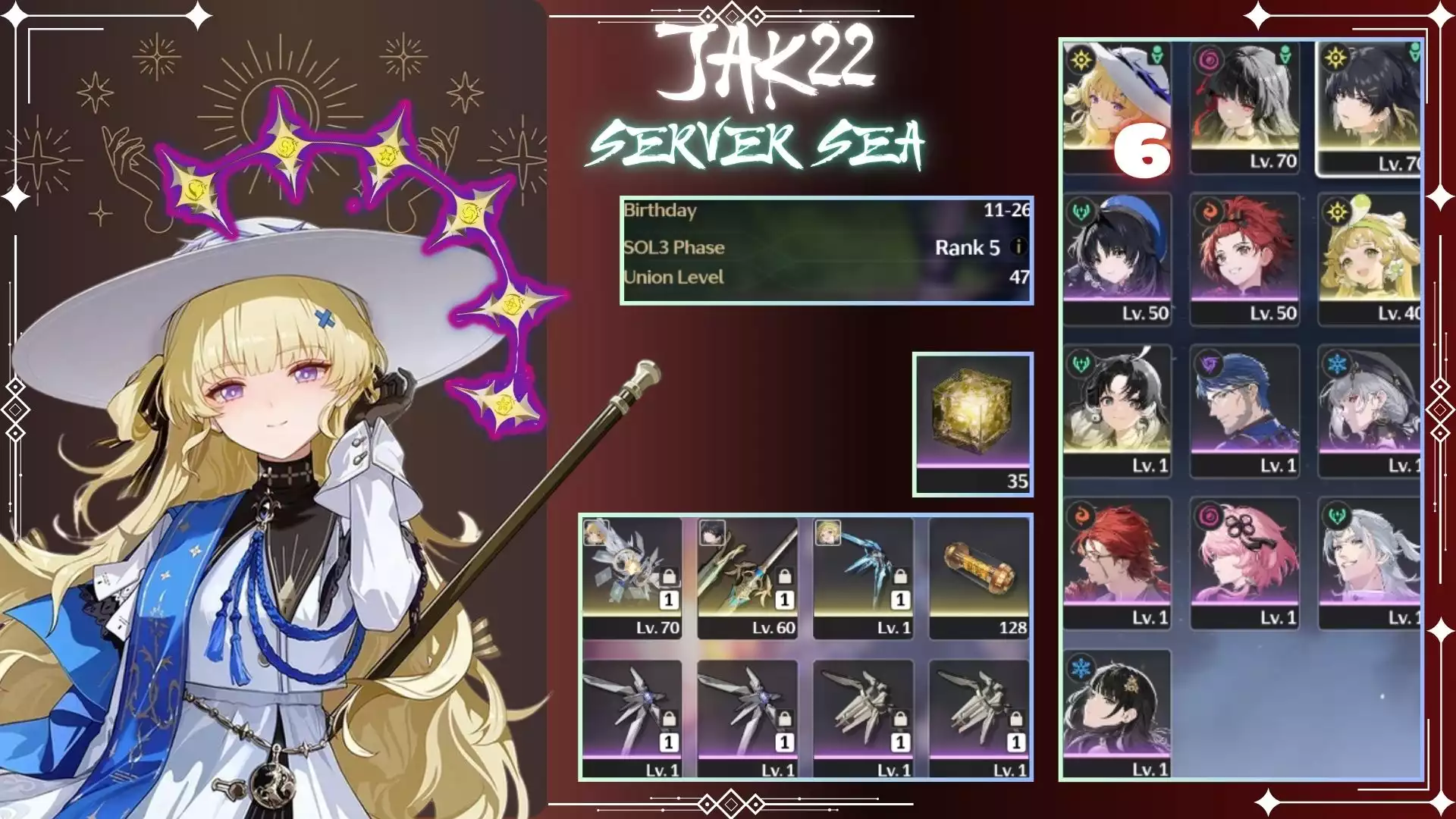This screenshot has height=819, width=1456.
Task: Choose the blonde girl with flower headpiece, Lv. 40
Action: coord(1370,258)
